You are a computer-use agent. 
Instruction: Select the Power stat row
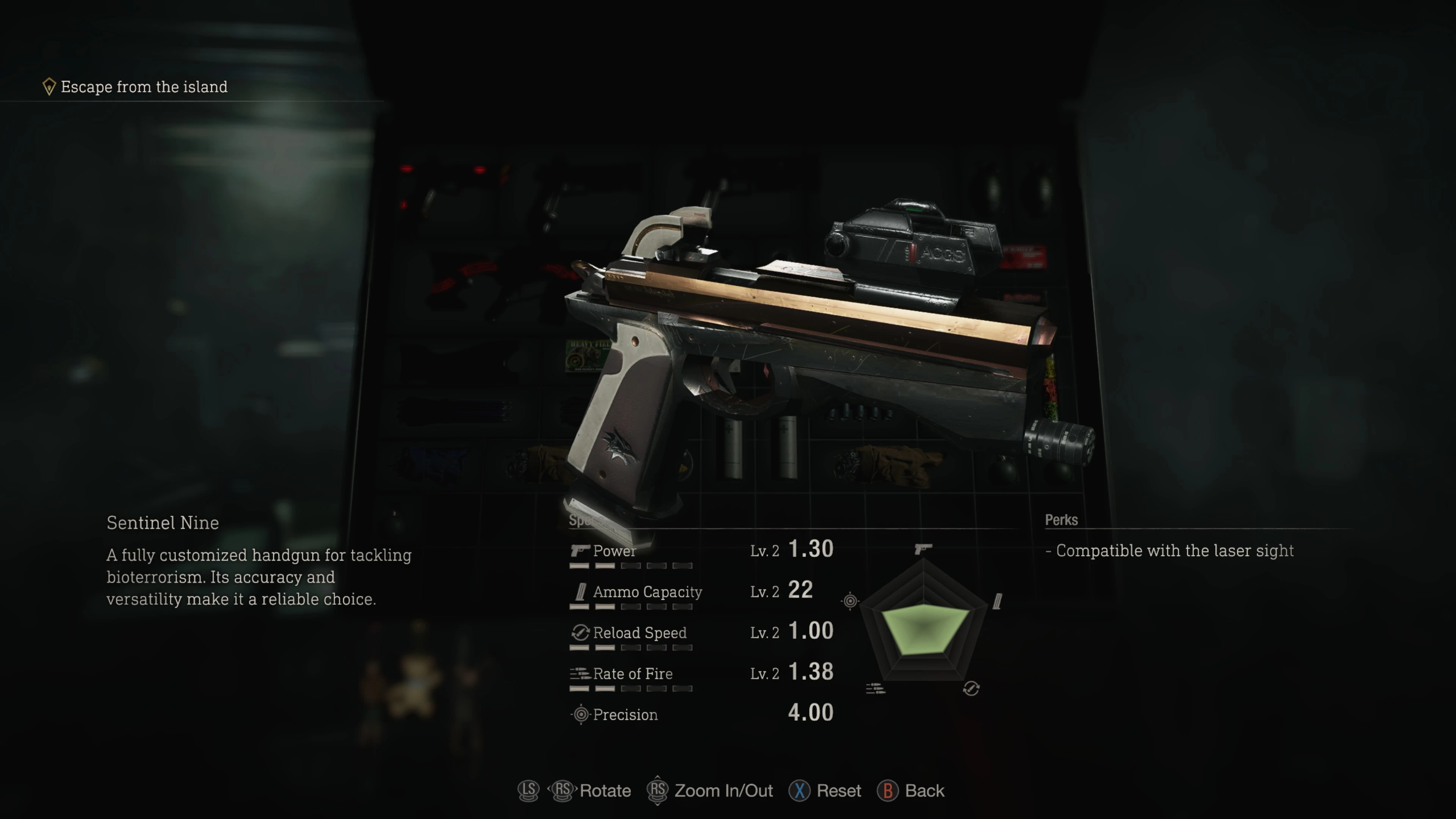pos(701,551)
